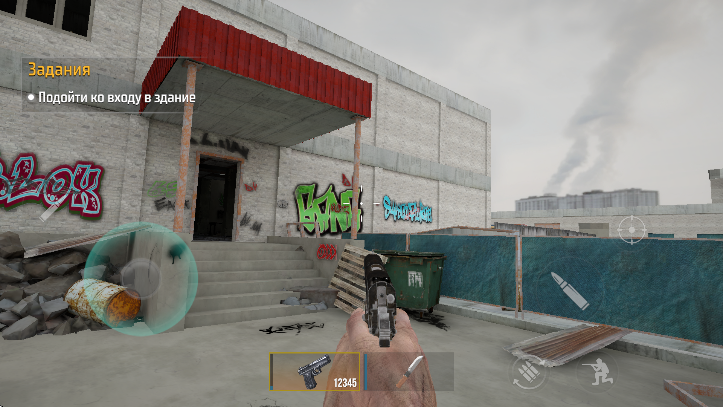Select the pistol weapon slot
The height and width of the screenshot is (407, 723).
[x=316, y=370]
